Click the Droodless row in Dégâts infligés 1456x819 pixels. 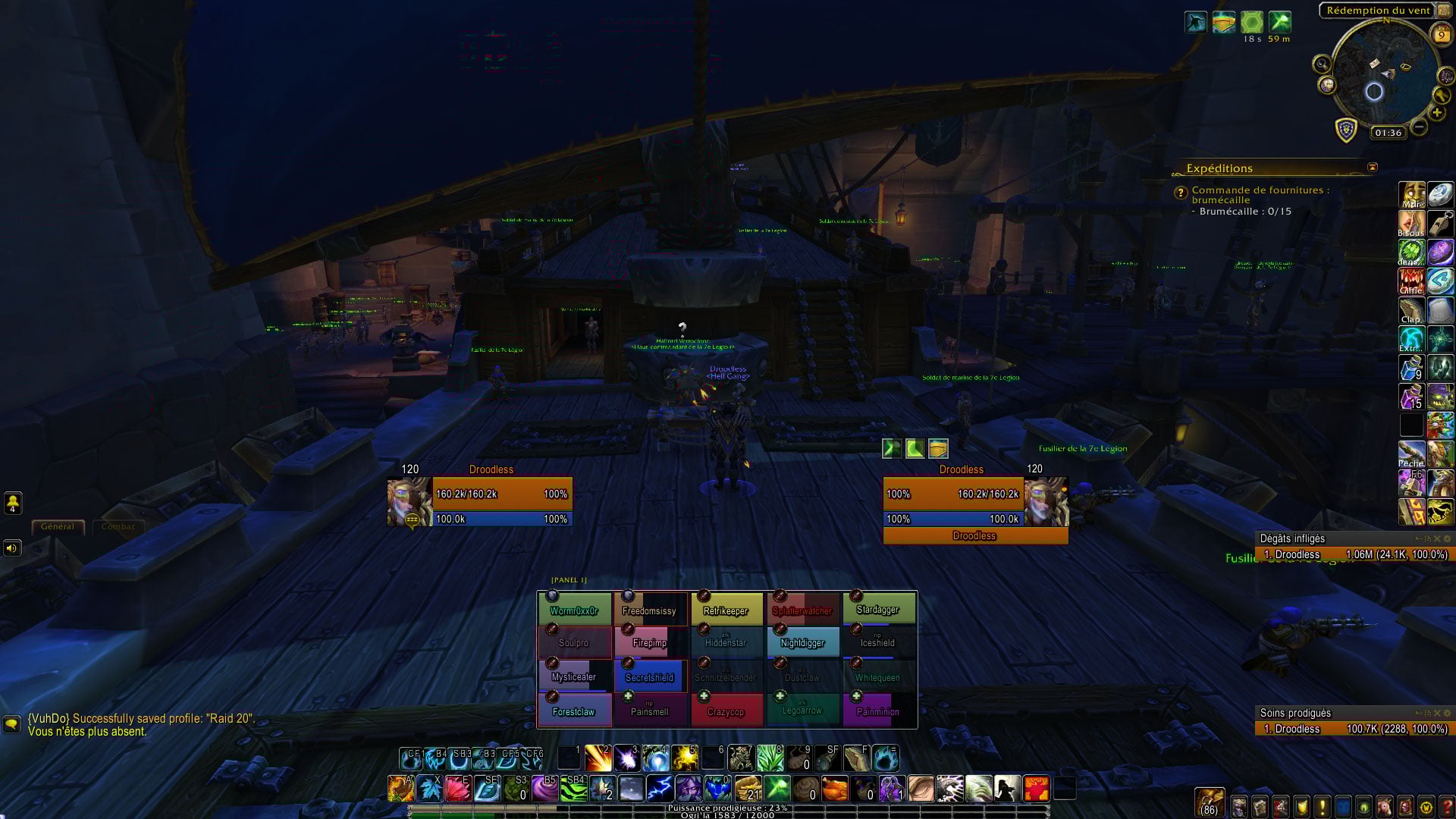click(x=1354, y=554)
